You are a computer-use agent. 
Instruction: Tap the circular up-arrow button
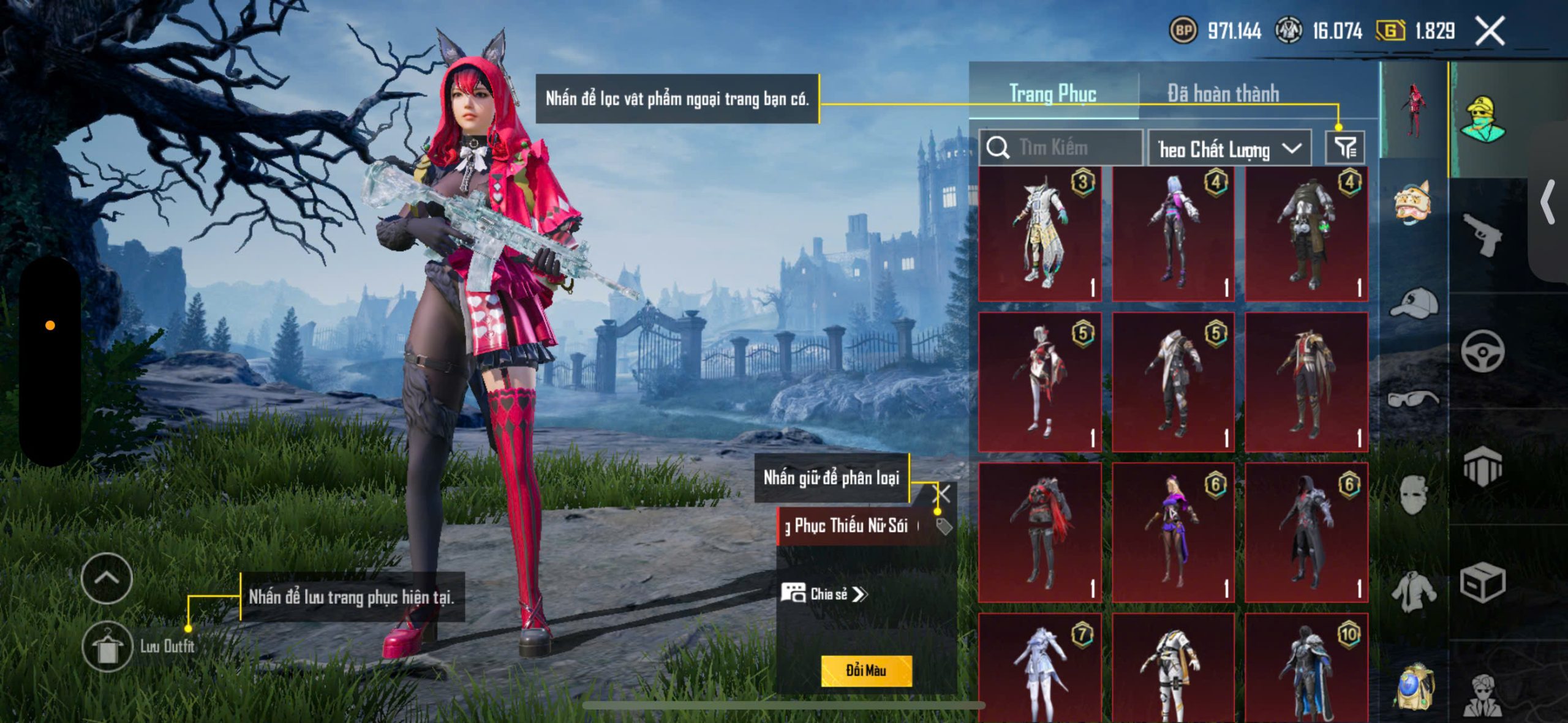point(107,578)
